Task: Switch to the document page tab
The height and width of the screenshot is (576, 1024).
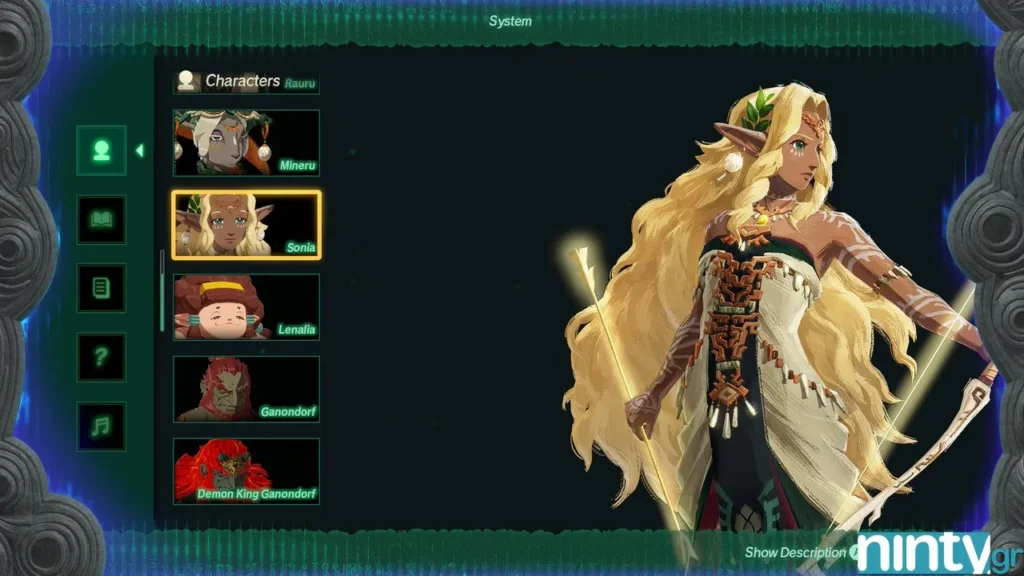Action: click(101, 288)
